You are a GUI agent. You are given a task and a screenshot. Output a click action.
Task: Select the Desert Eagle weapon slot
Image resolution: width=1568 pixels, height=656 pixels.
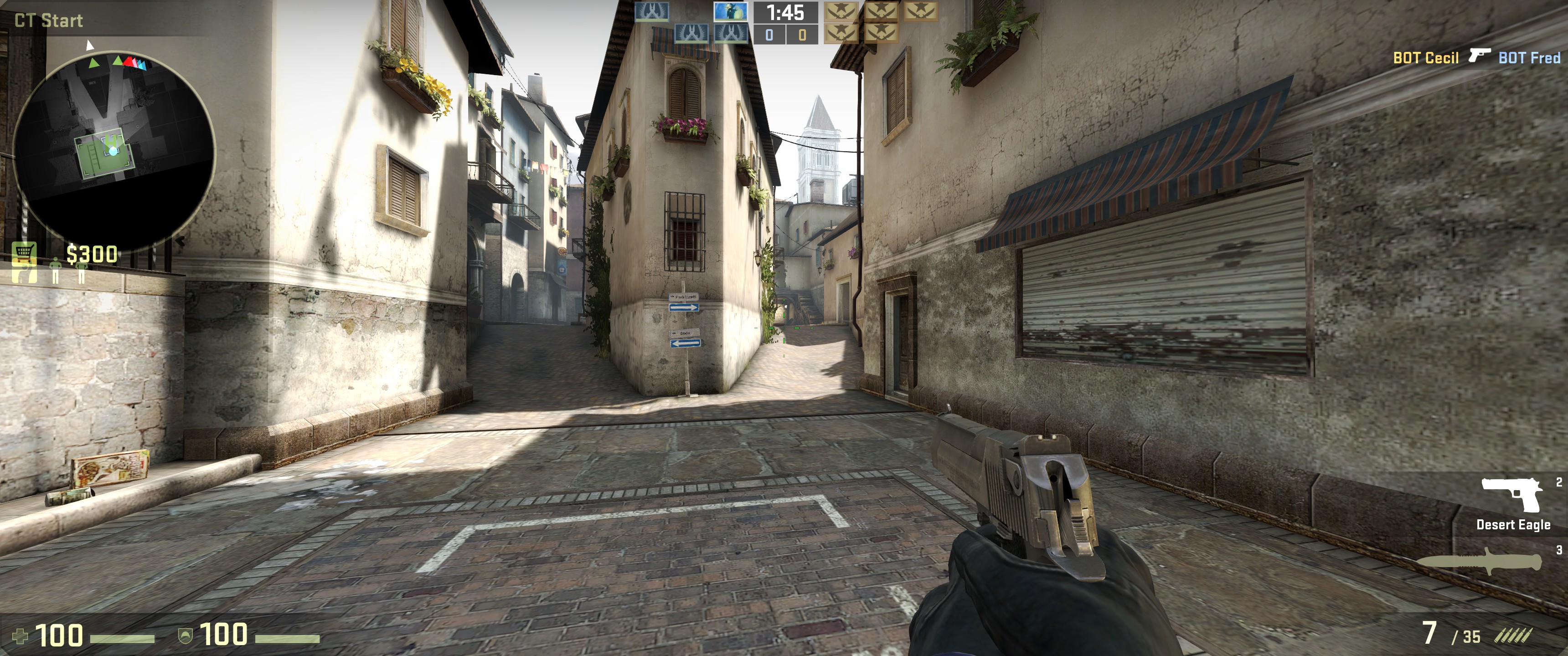1512,504
